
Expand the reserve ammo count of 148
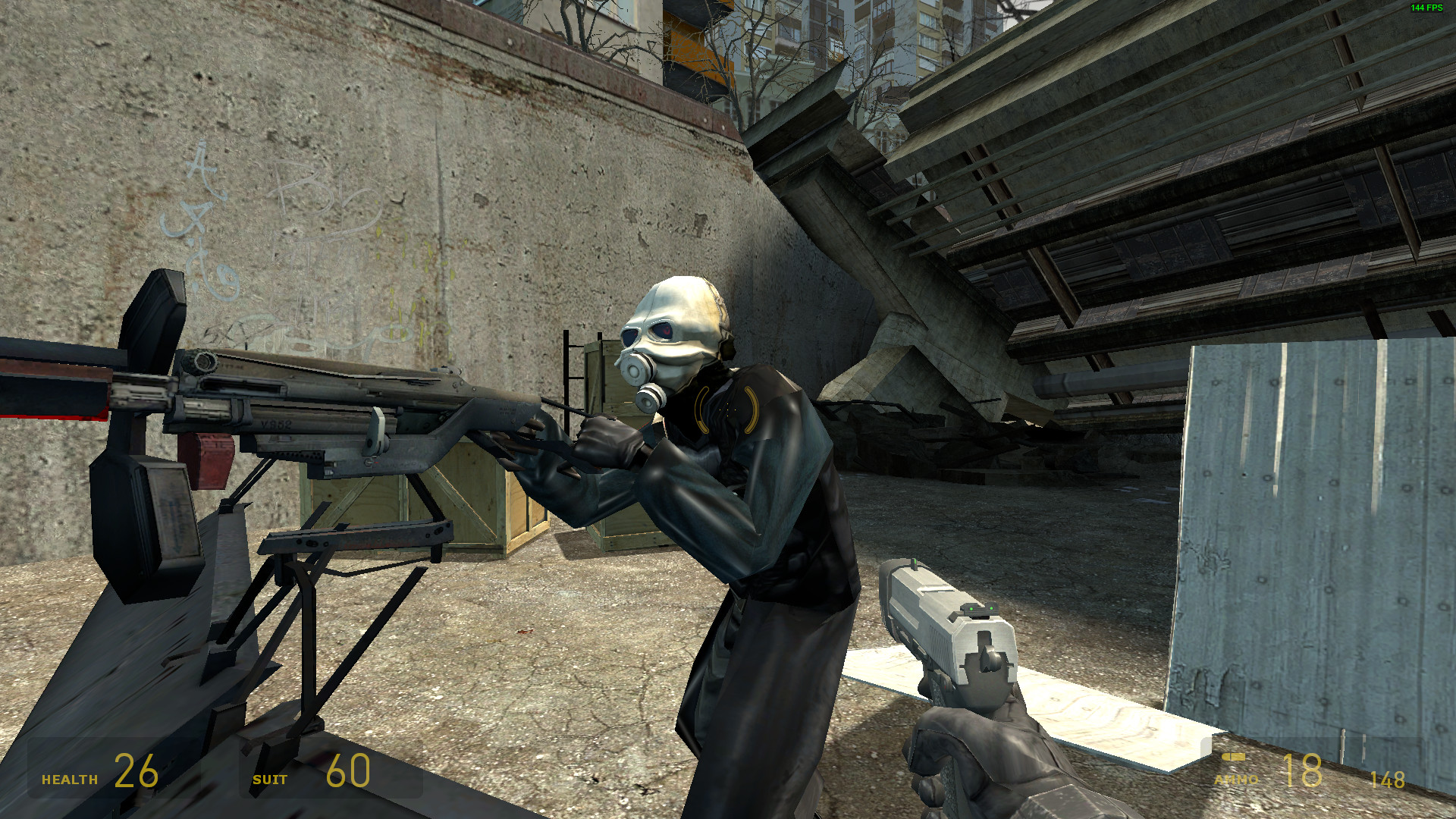click(1388, 779)
